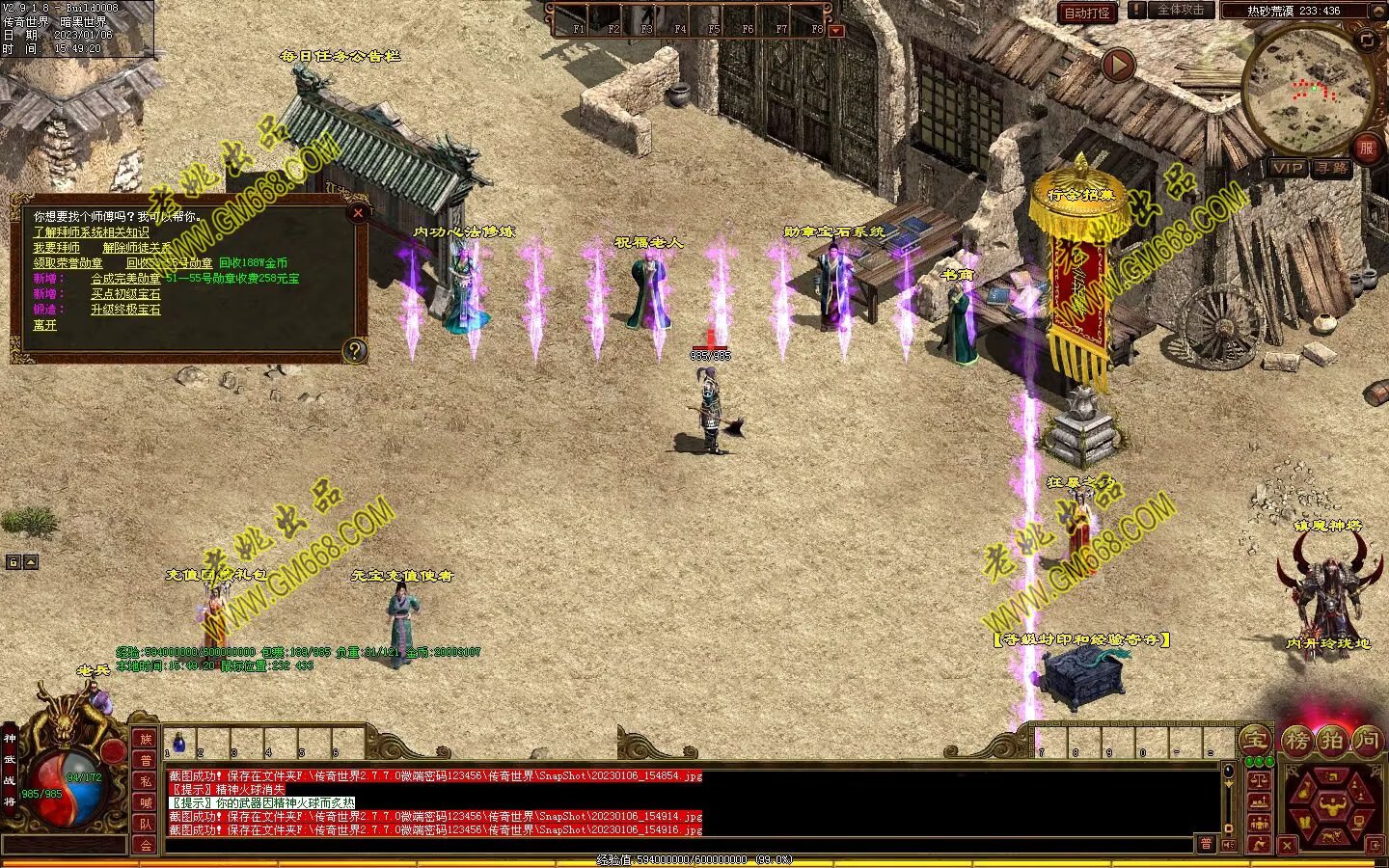Leave conversation with 离开

(45, 325)
